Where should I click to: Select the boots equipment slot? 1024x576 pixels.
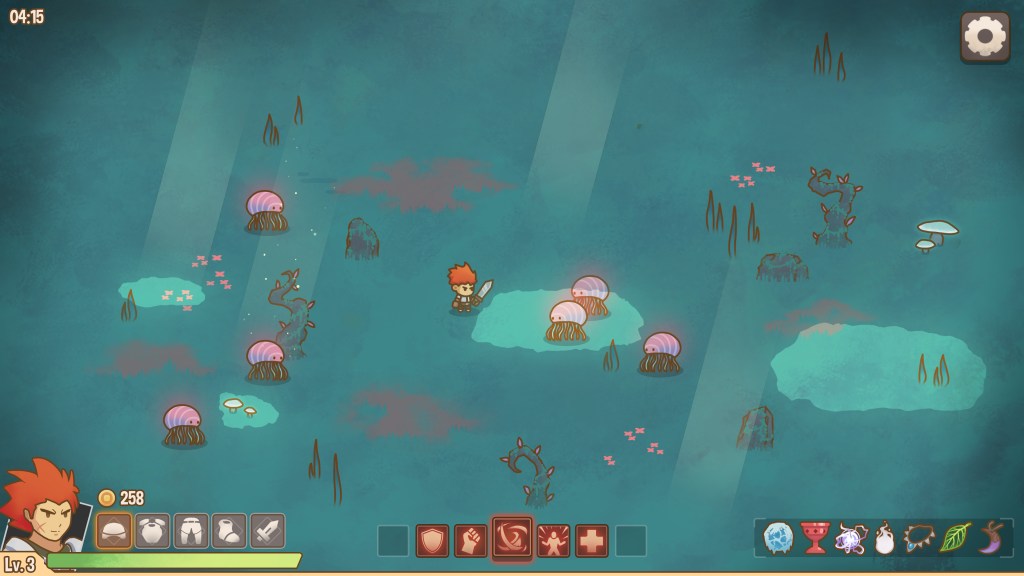point(229,530)
